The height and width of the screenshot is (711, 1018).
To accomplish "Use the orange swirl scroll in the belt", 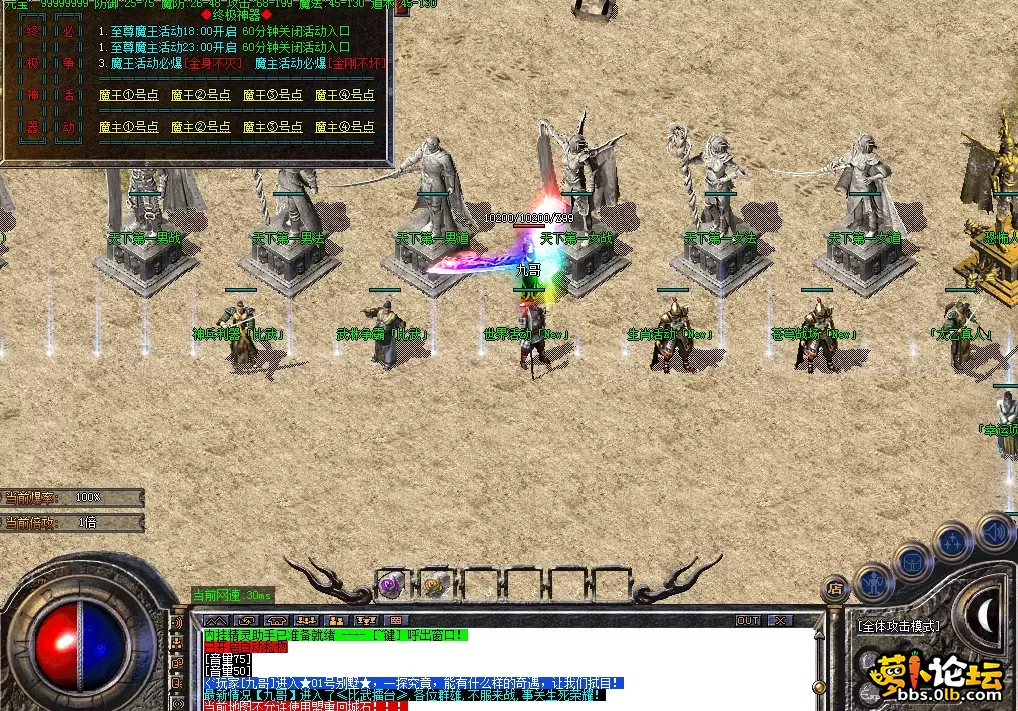I will (434, 584).
